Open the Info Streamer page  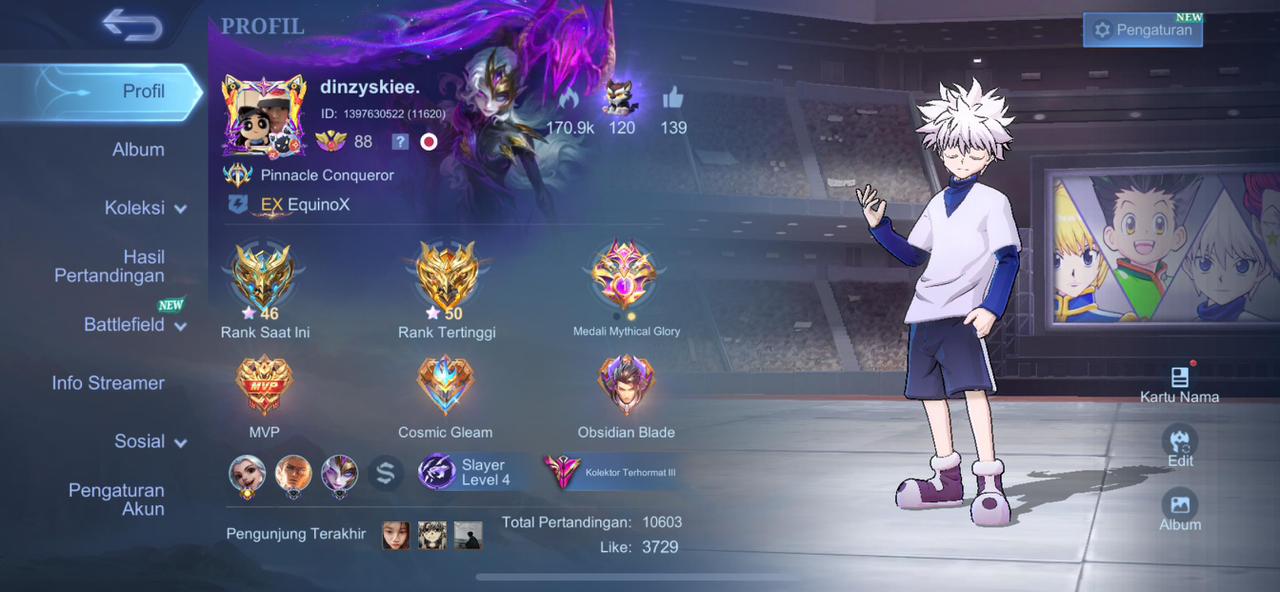pos(108,383)
